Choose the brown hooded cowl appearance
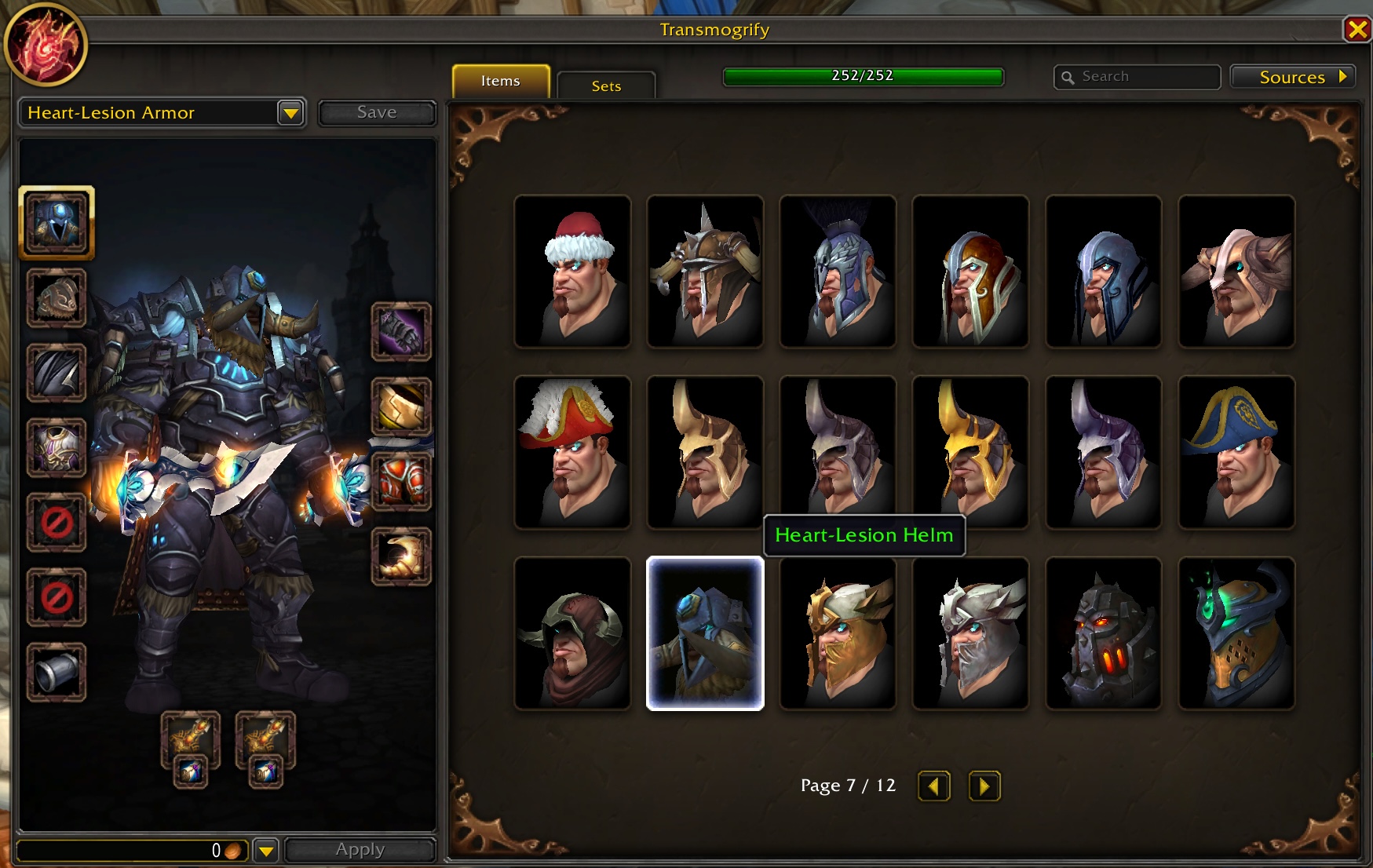This screenshot has width=1373, height=868. click(x=572, y=633)
